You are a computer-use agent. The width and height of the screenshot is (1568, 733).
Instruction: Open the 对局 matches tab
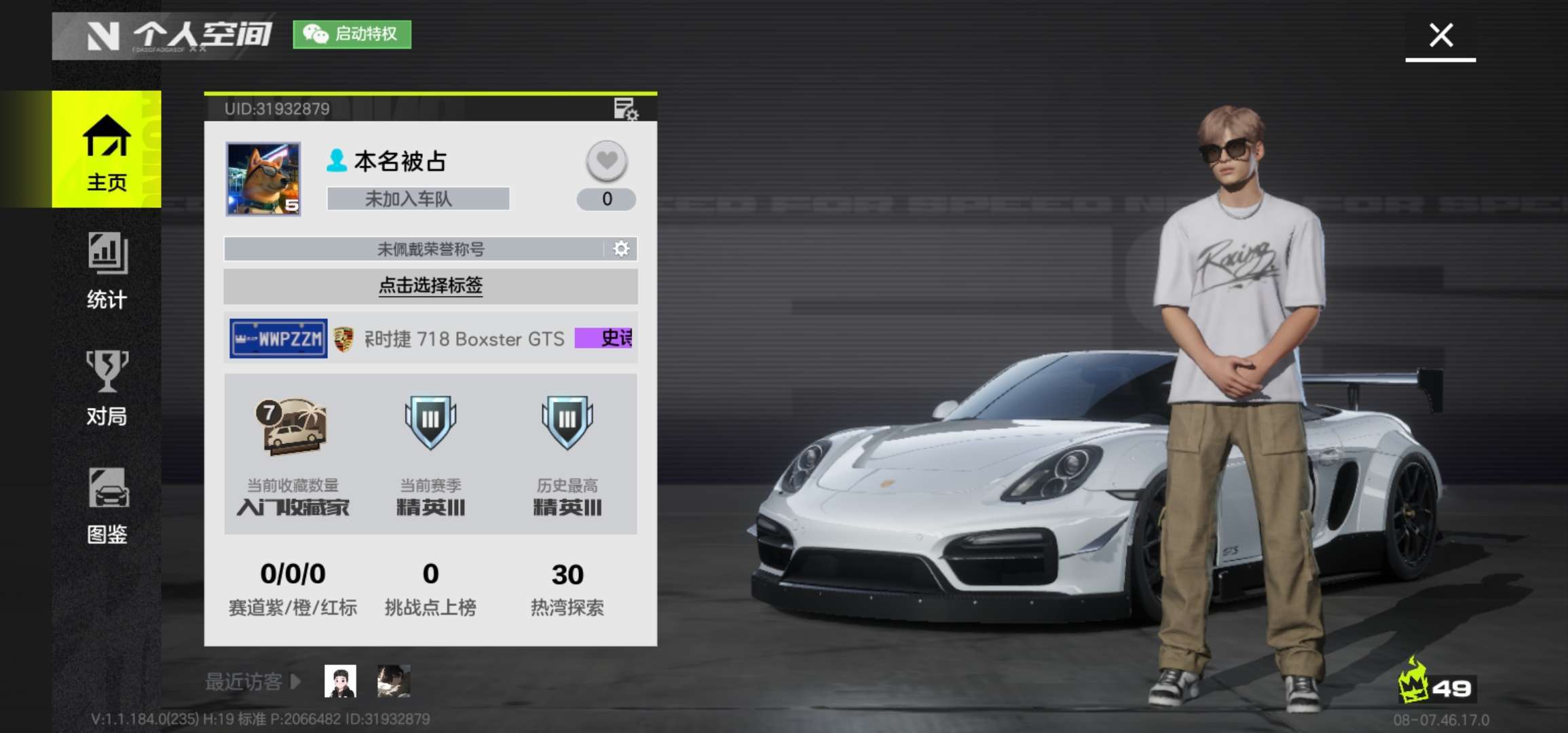107,387
